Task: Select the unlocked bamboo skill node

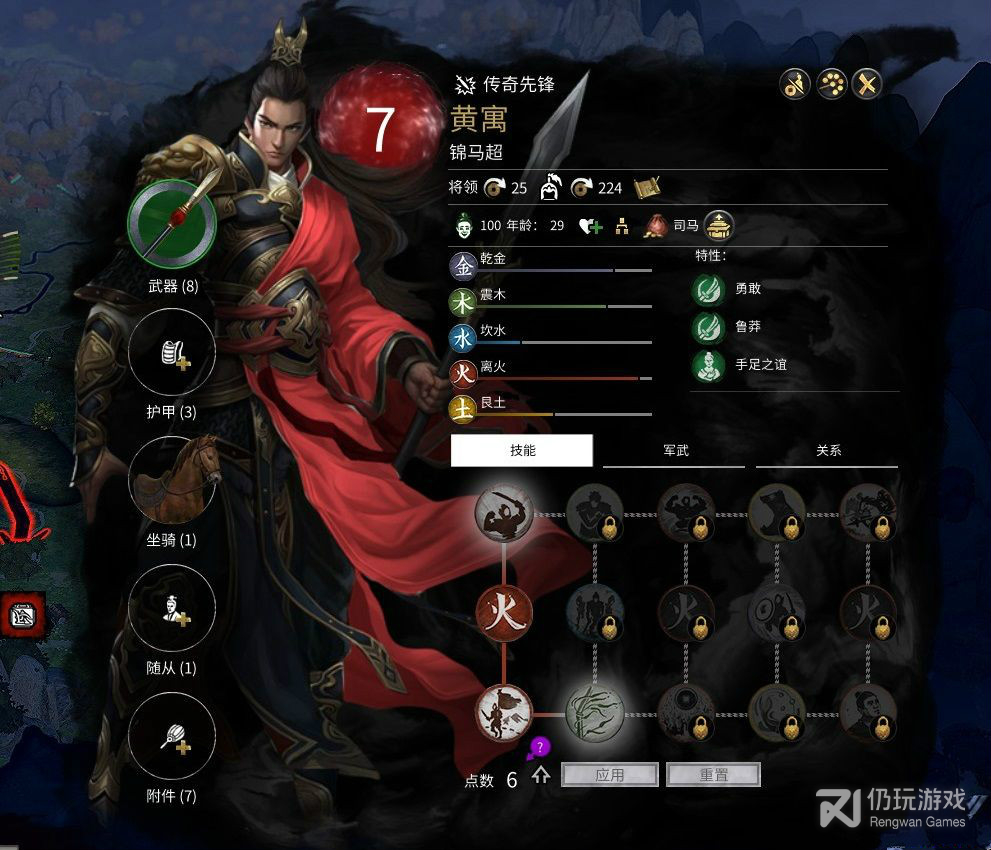Action: pyautogui.click(x=595, y=713)
